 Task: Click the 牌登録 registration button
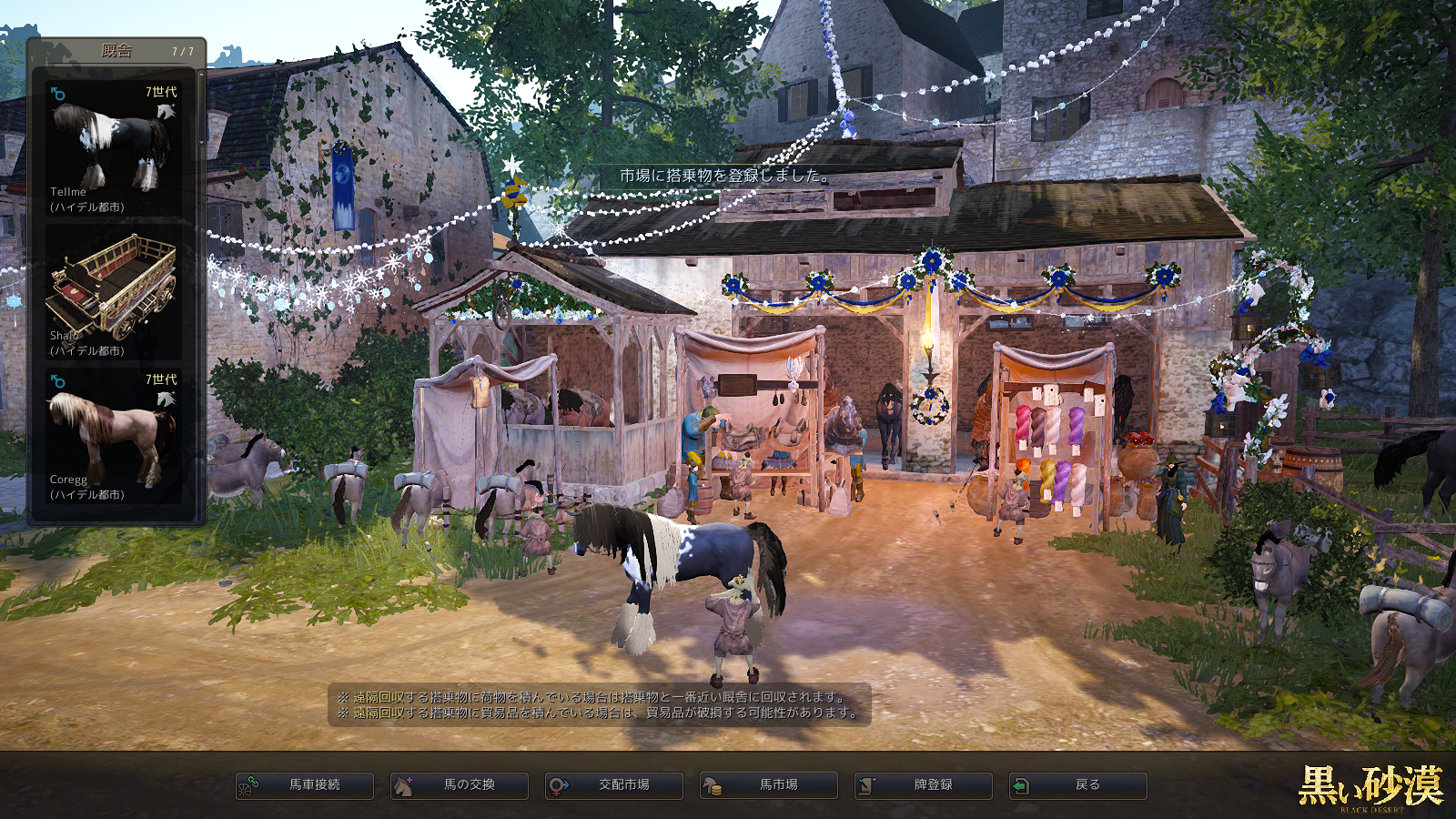tap(924, 785)
